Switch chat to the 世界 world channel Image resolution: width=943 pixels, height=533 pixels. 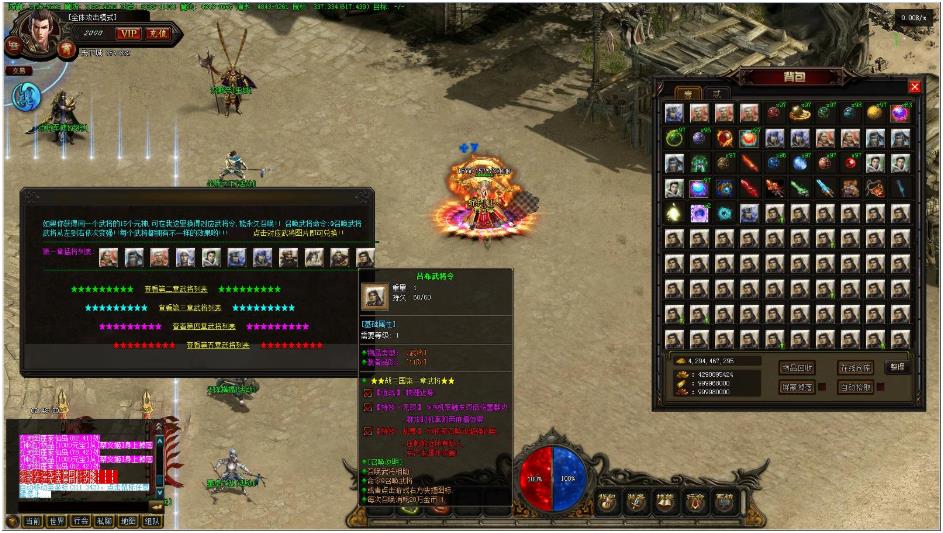click(x=58, y=521)
